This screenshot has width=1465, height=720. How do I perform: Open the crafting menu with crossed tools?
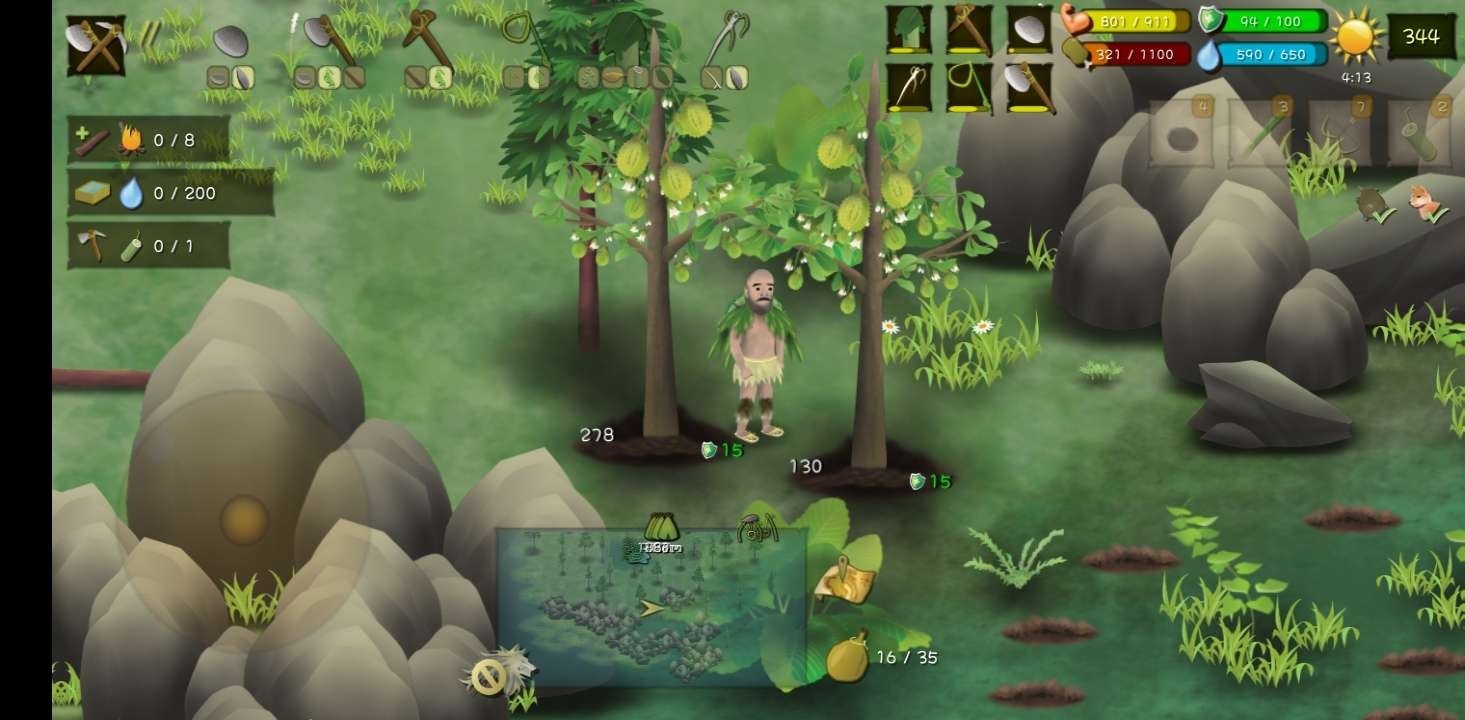point(96,45)
